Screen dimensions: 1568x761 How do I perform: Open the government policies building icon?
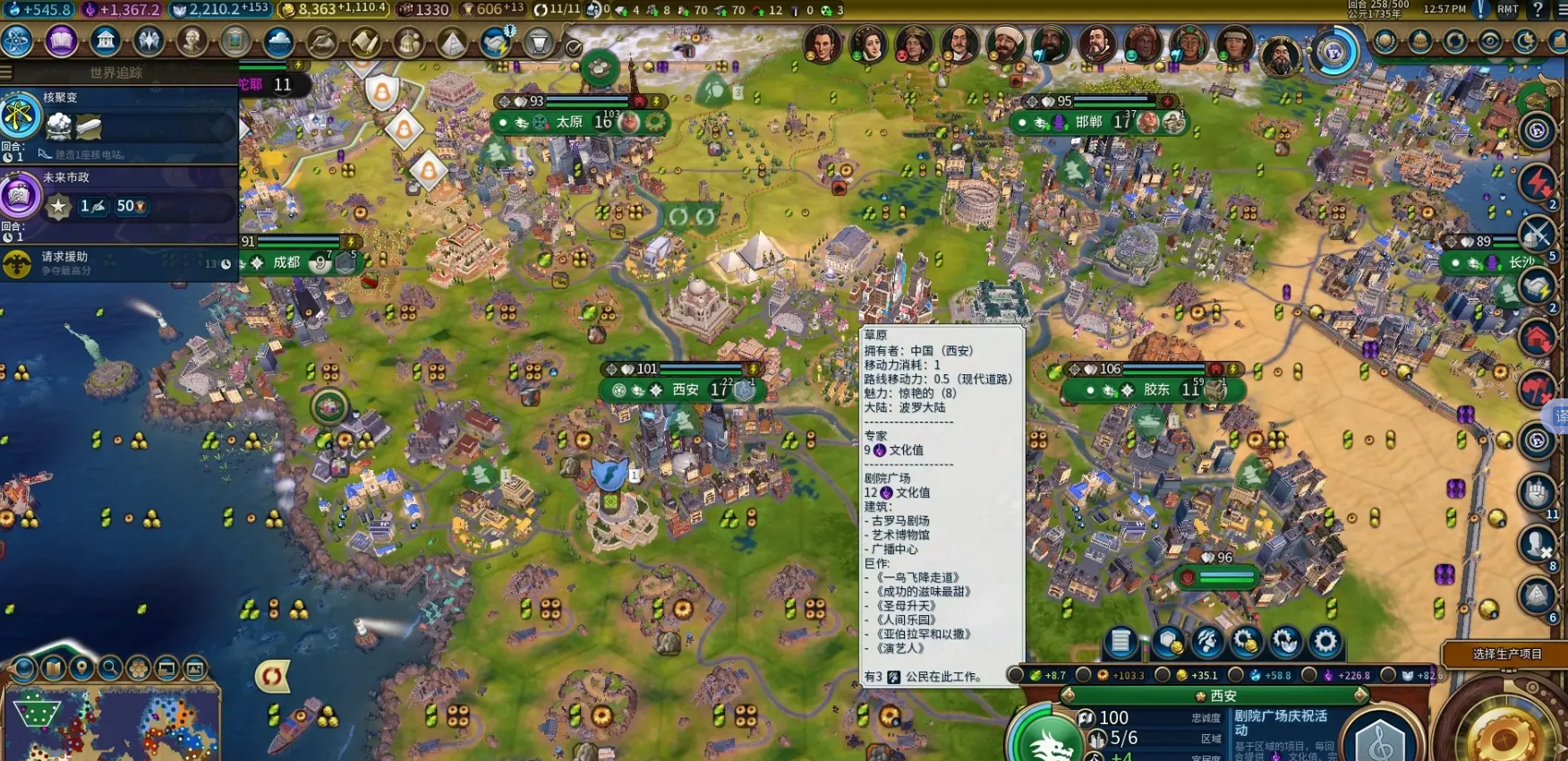pos(107,41)
